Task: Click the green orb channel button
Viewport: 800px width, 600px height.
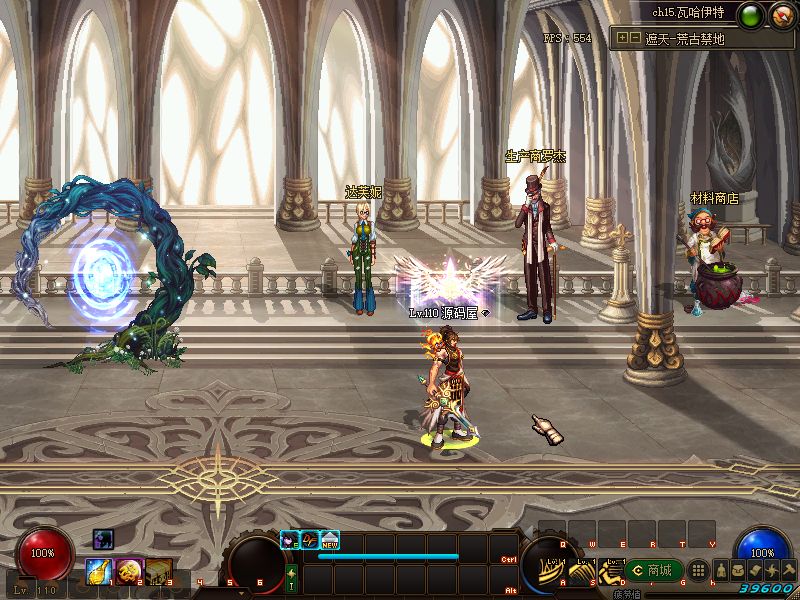Action: point(751,15)
